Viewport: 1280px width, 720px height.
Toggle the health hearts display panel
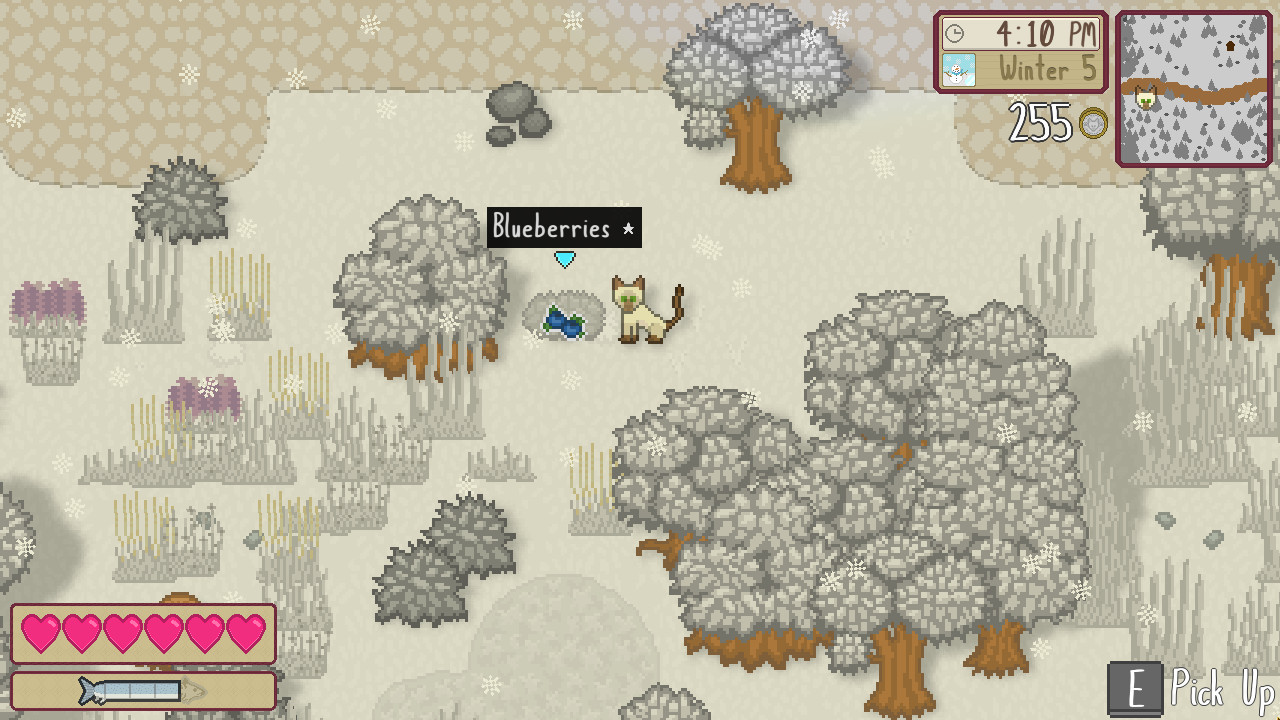[143, 632]
